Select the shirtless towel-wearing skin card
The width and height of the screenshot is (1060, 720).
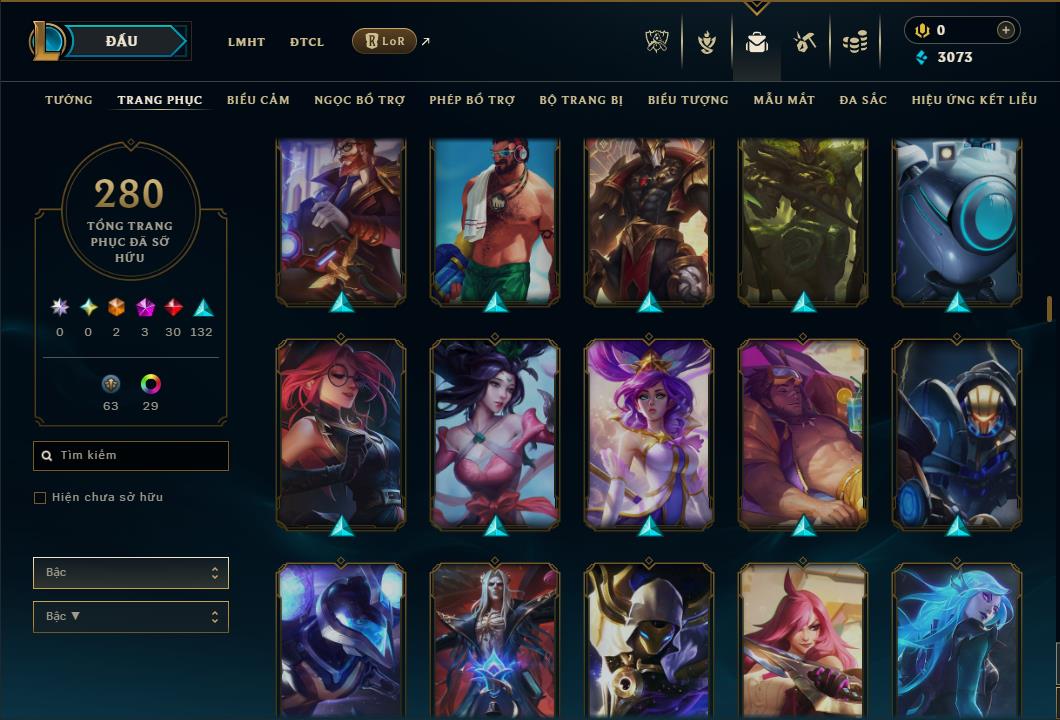(x=495, y=220)
